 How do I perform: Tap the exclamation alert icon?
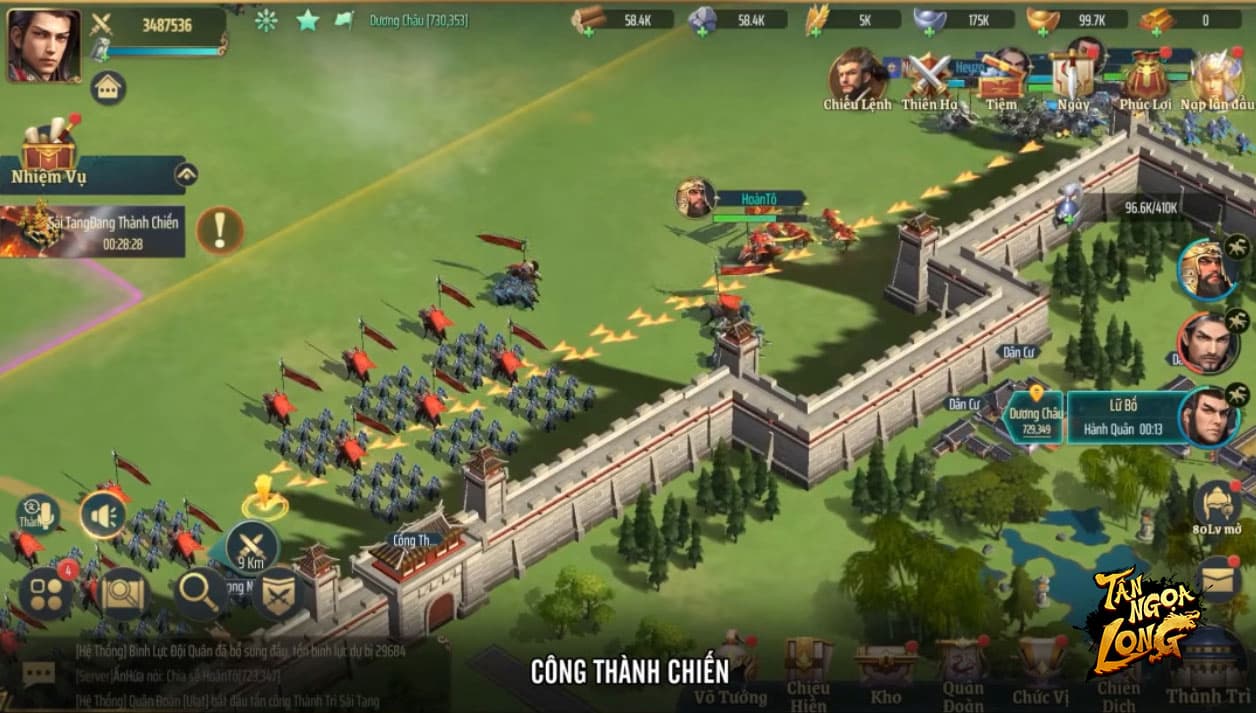click(x=219, y=231)
